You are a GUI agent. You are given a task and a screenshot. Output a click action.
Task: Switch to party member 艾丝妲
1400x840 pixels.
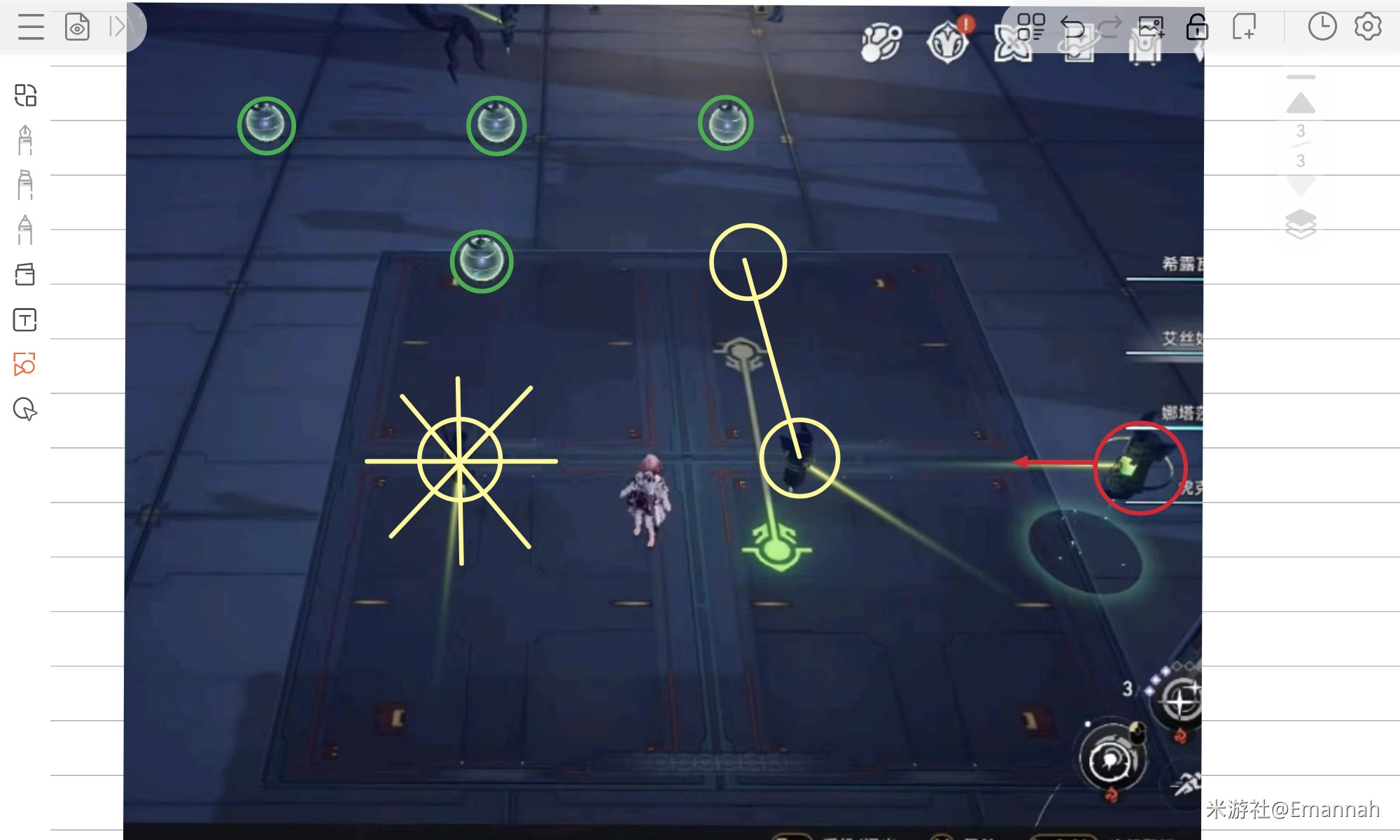(1182, 339)
